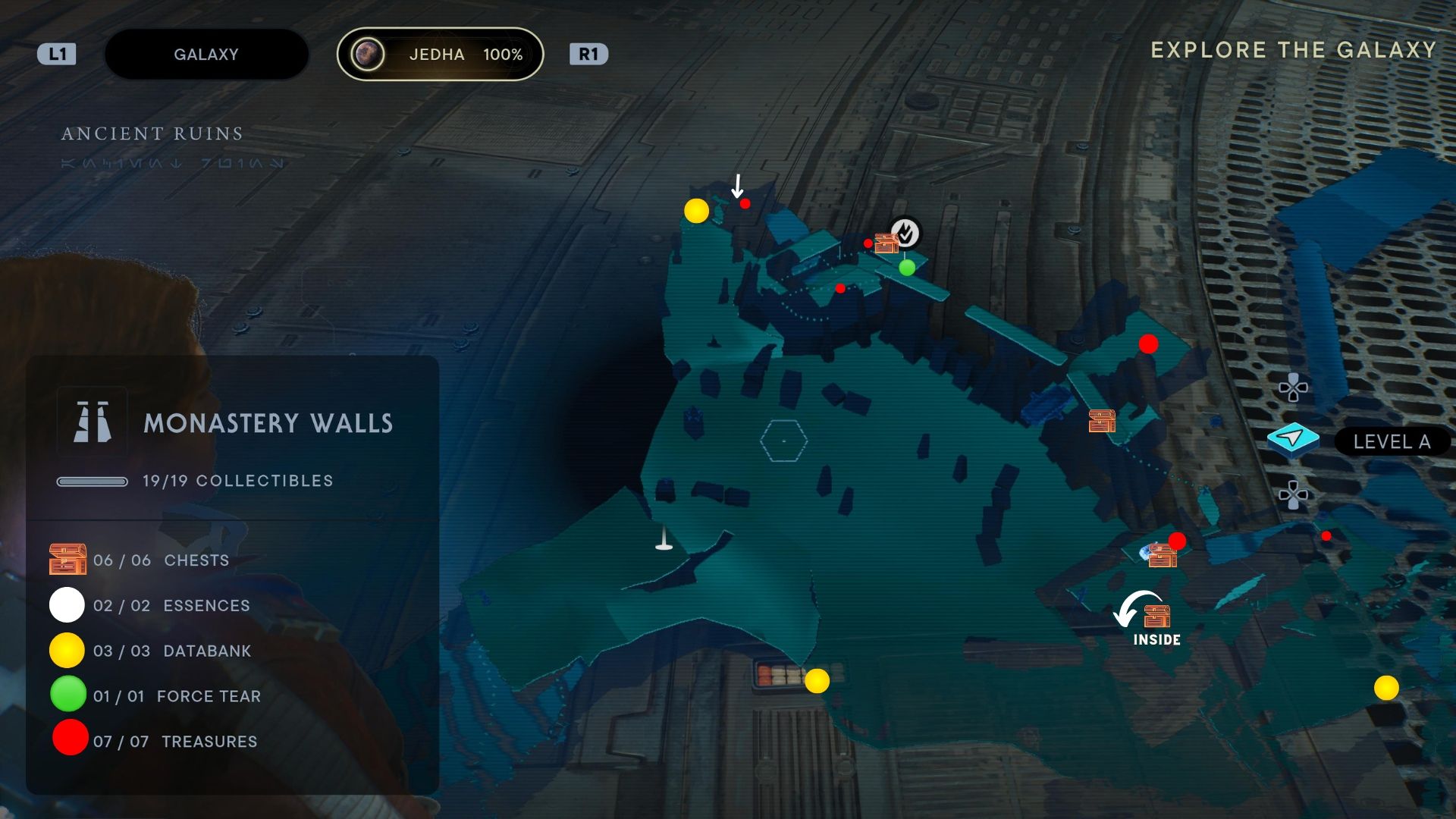
Task: Click the MONASTERY WALLS panel title
Action: (269, 423)
